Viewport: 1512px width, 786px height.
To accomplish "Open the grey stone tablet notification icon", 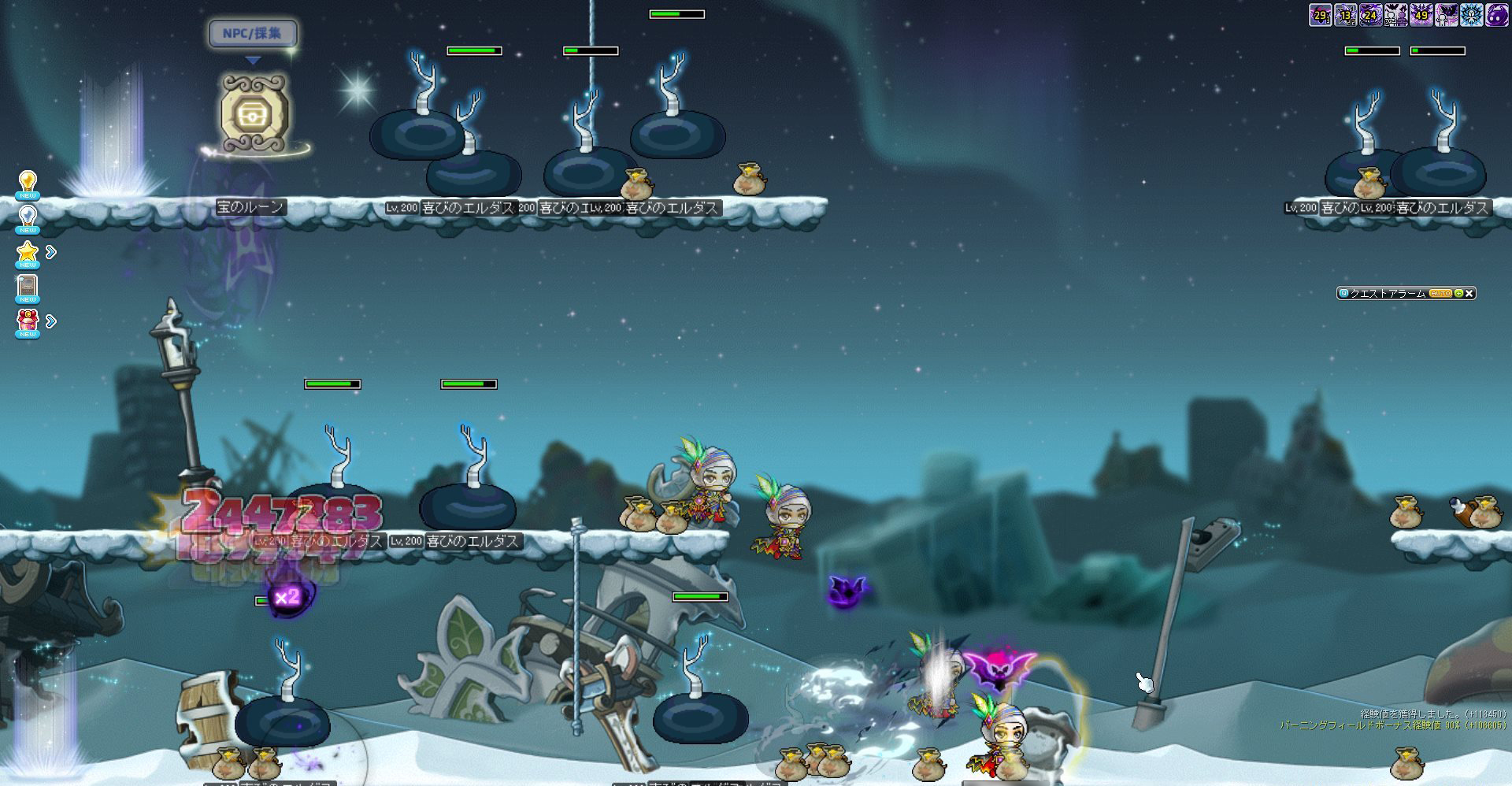I will [x=28, y=287].
